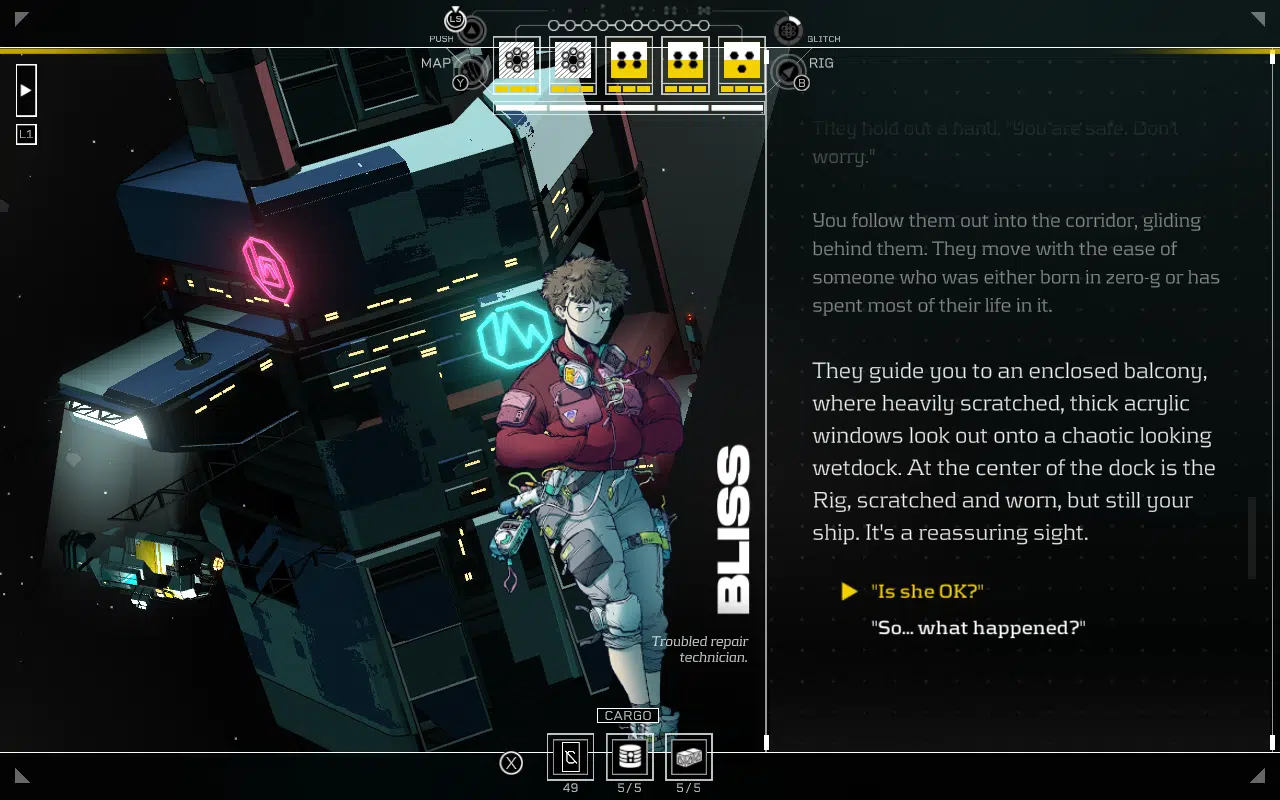This screenshot has width=1280, height=800.
Task: Select the rightmost die showing one bottom pip
Action: tap(740, 62)
